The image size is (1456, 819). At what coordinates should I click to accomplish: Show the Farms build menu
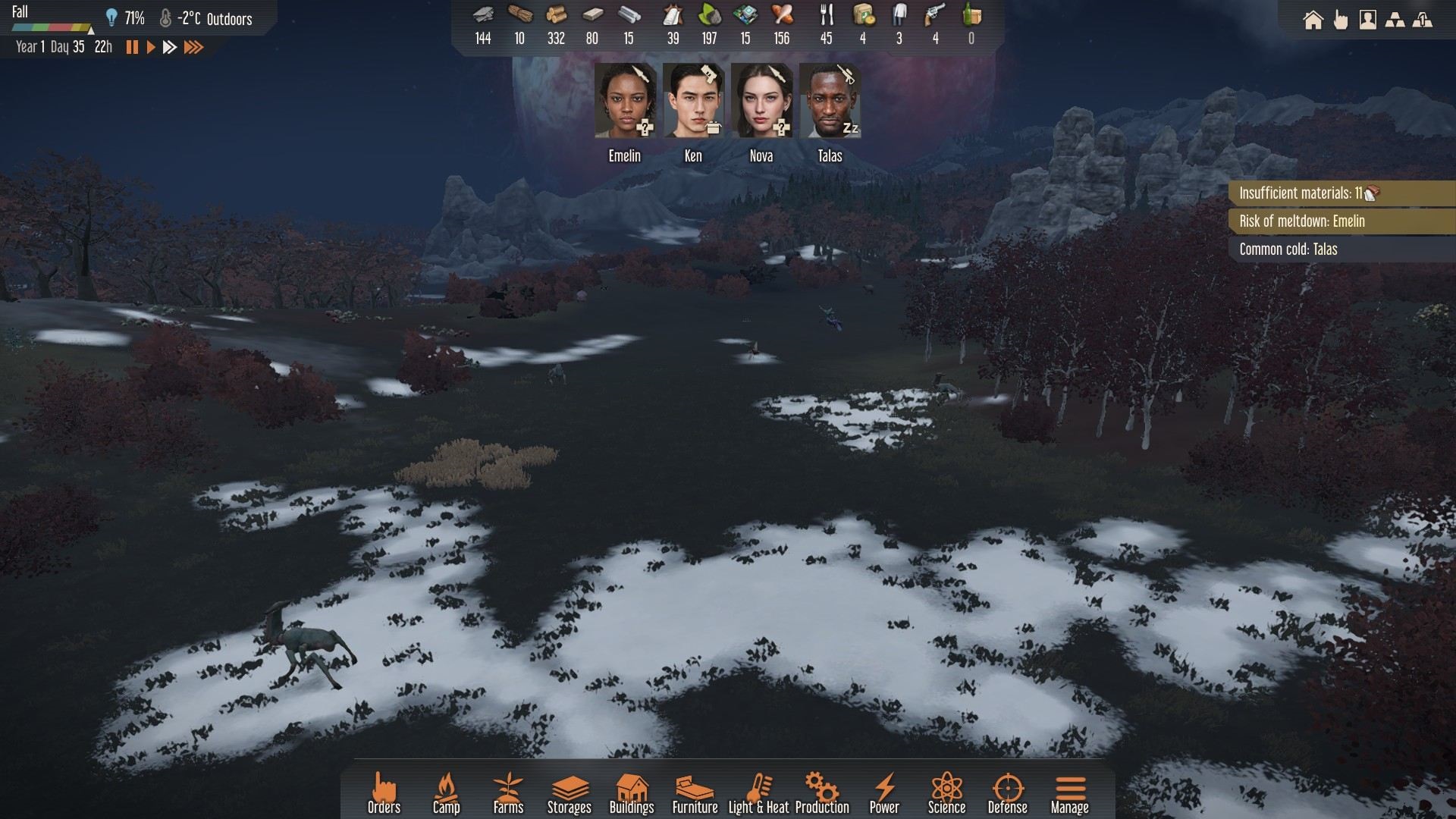508,793
